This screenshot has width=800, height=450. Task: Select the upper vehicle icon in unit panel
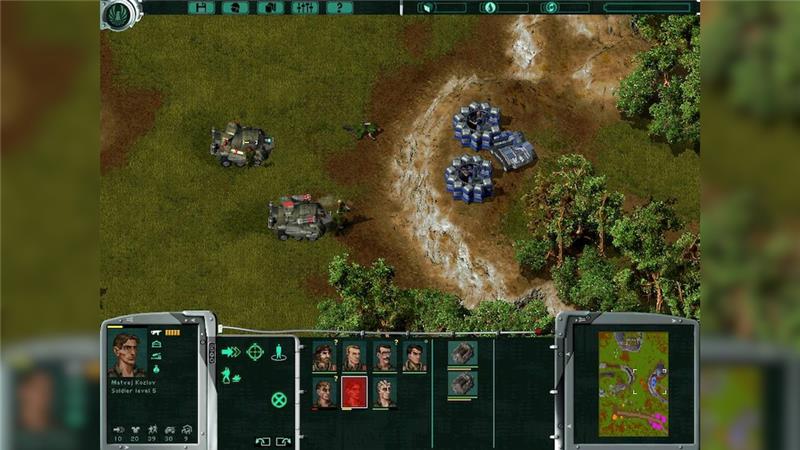[462, 353]
